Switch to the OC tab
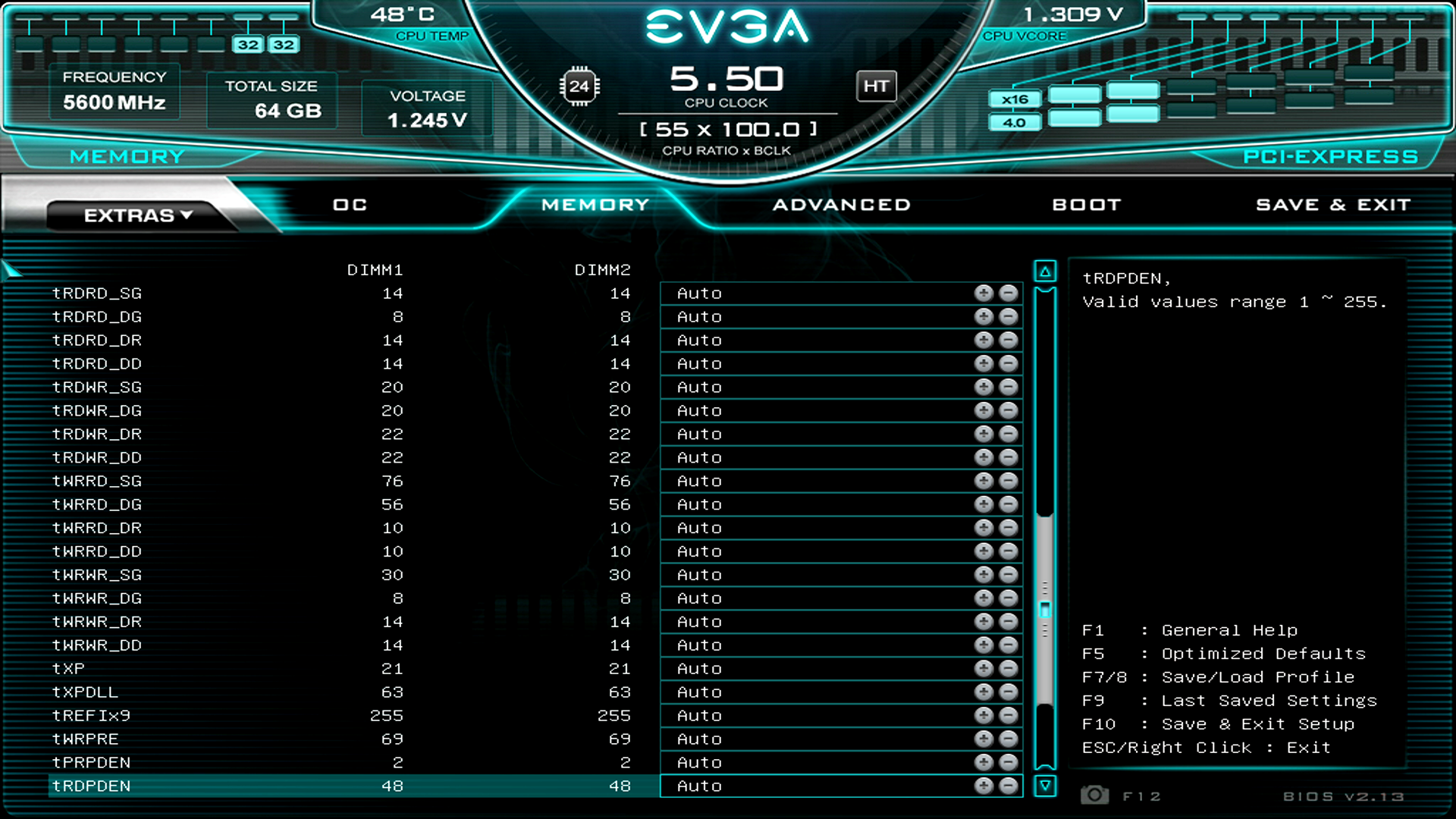The image size is (1456, 819). click(x=349, y=204)
